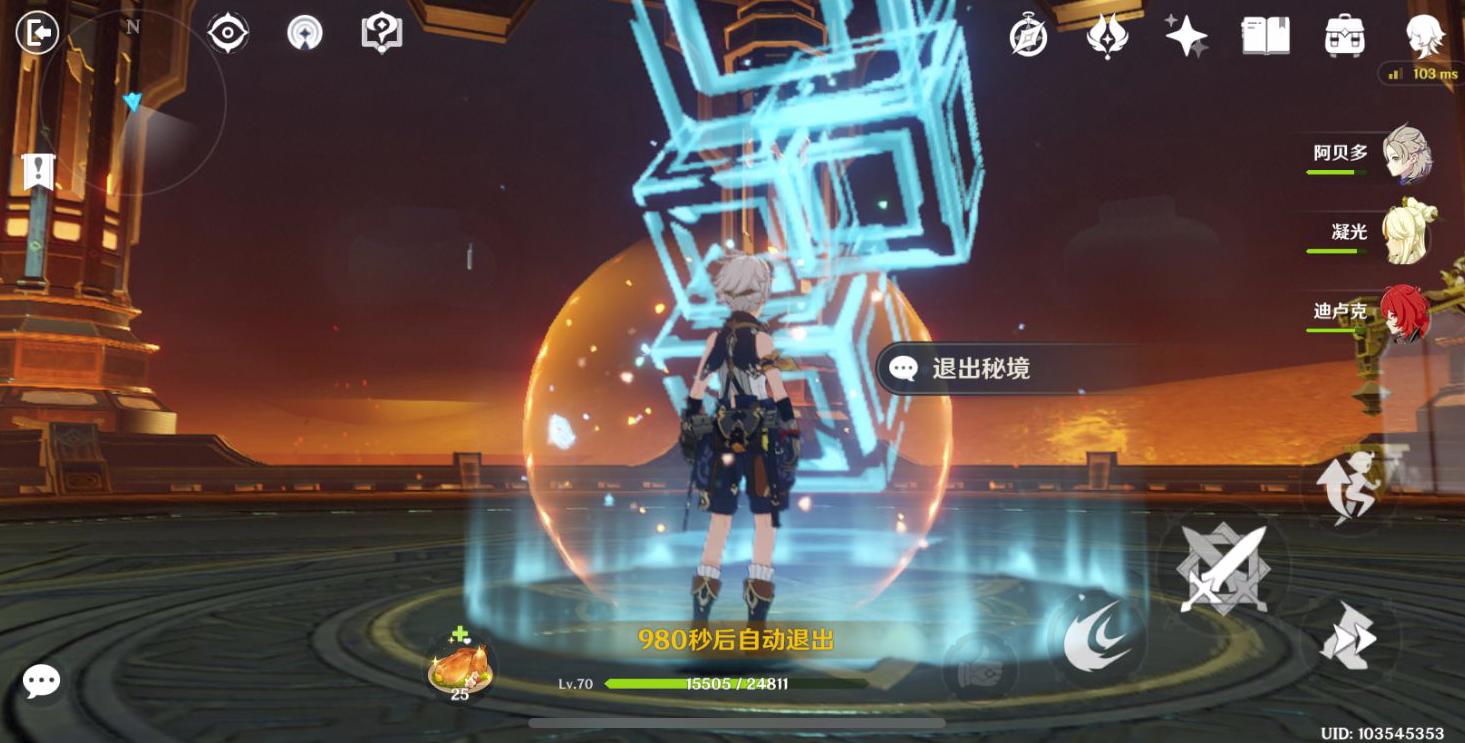Open the quest bookmark icon
The image size is (1465, 743).
pyautogui.click(x=38, y=172)
